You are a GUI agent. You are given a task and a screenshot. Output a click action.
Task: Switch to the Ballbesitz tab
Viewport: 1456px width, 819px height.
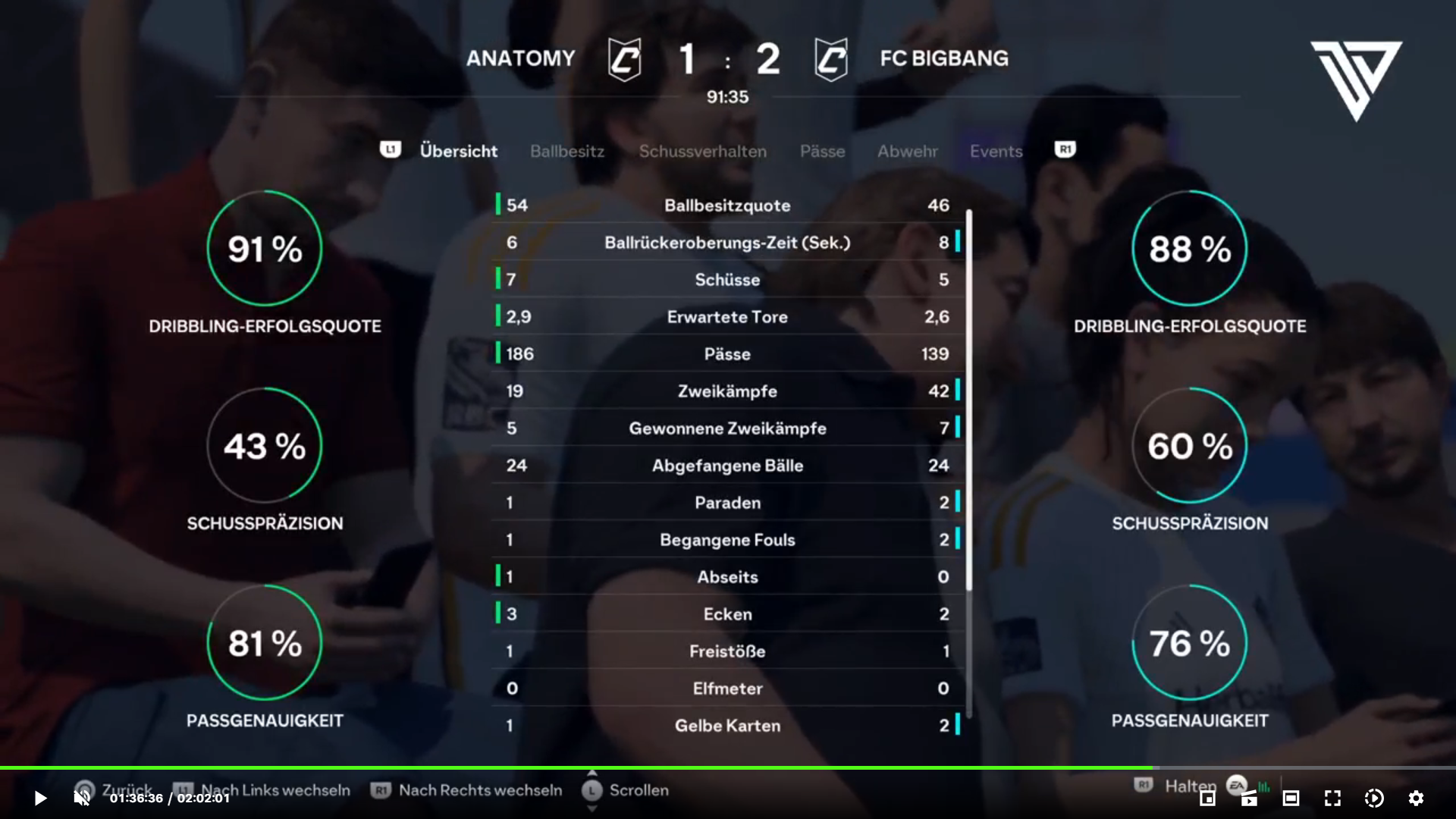click(567, 152)
